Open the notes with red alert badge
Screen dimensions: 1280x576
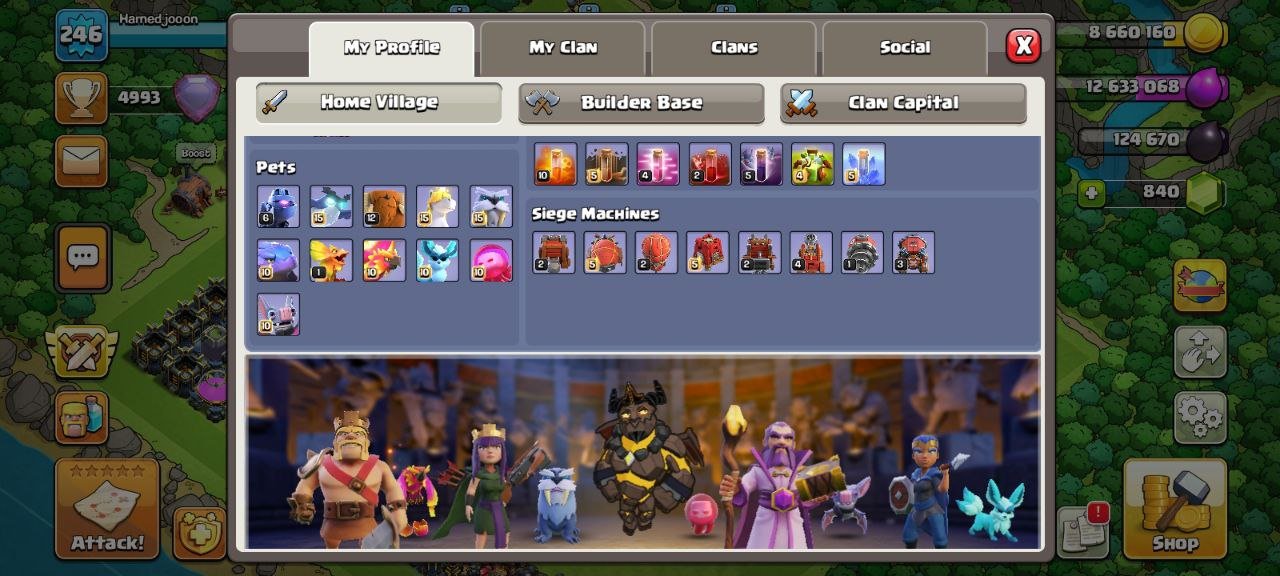tap(1082, 530)
